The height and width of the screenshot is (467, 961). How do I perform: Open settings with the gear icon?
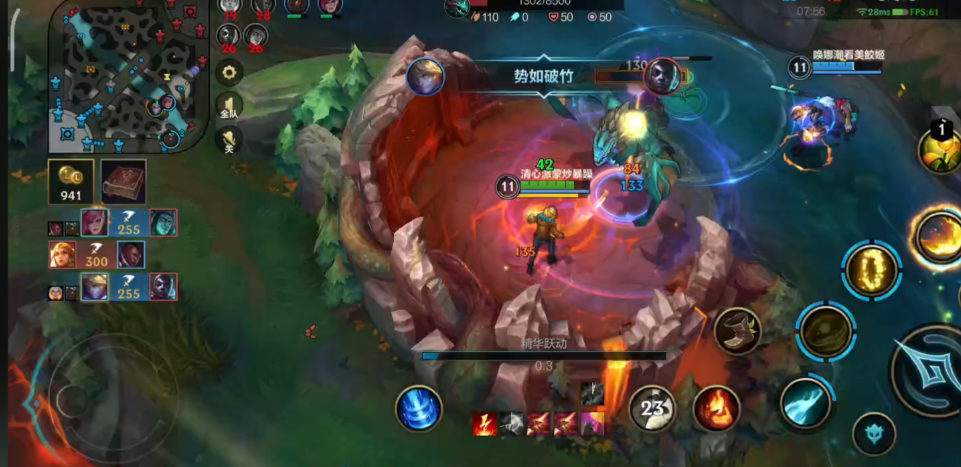point(230,72)
